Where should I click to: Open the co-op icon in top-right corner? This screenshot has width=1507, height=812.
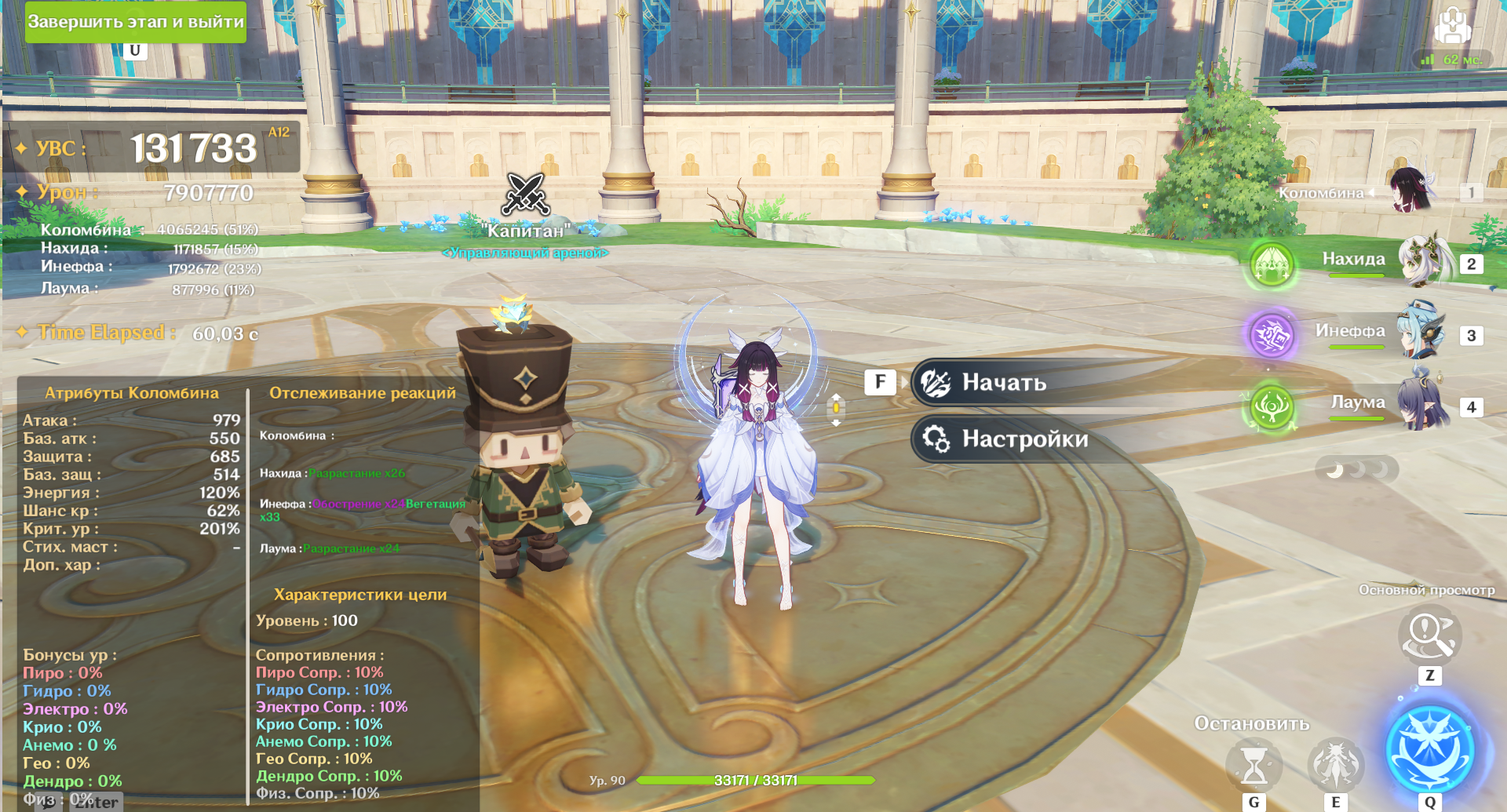coord(1452,25)
